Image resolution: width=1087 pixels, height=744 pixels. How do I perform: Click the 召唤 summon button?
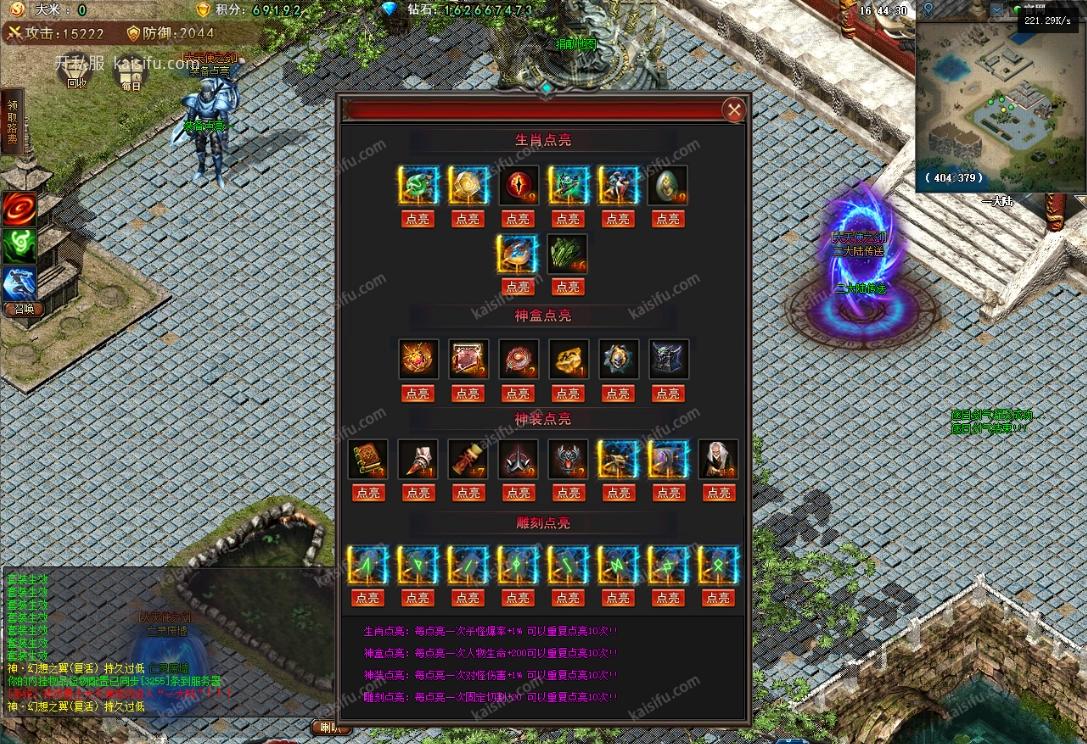click(21, 309)
